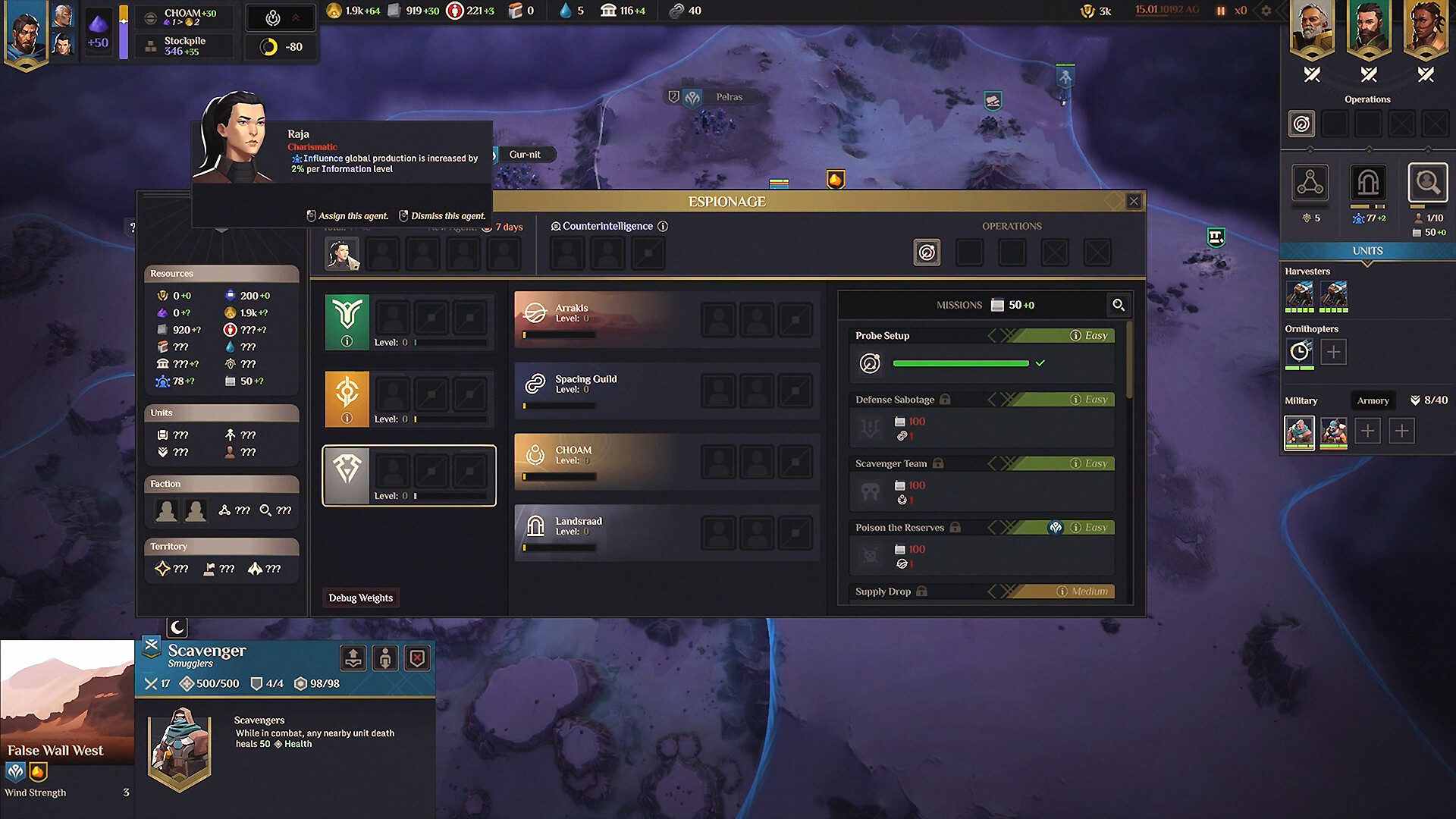Dismiss this agent from the tooltip

point(442,216)
